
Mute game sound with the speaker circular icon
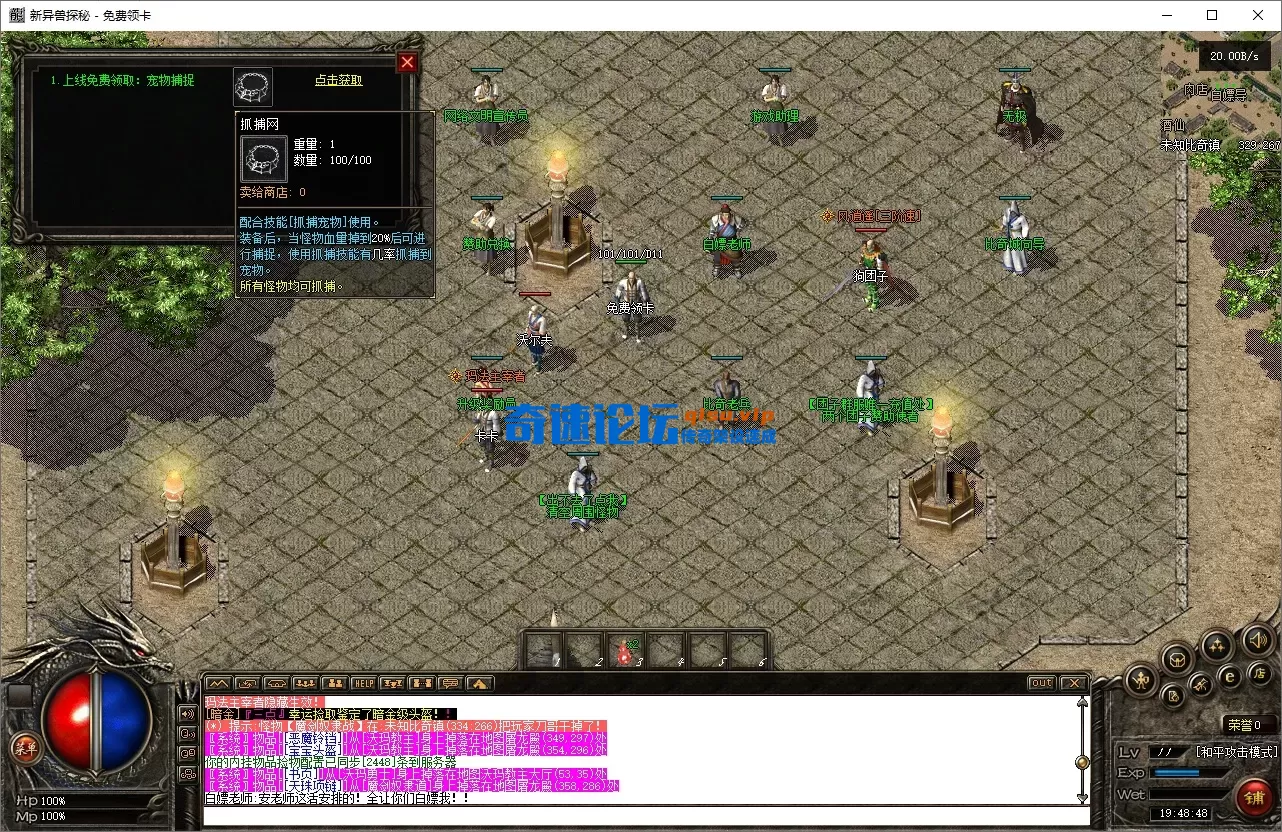coord(1256,640)
